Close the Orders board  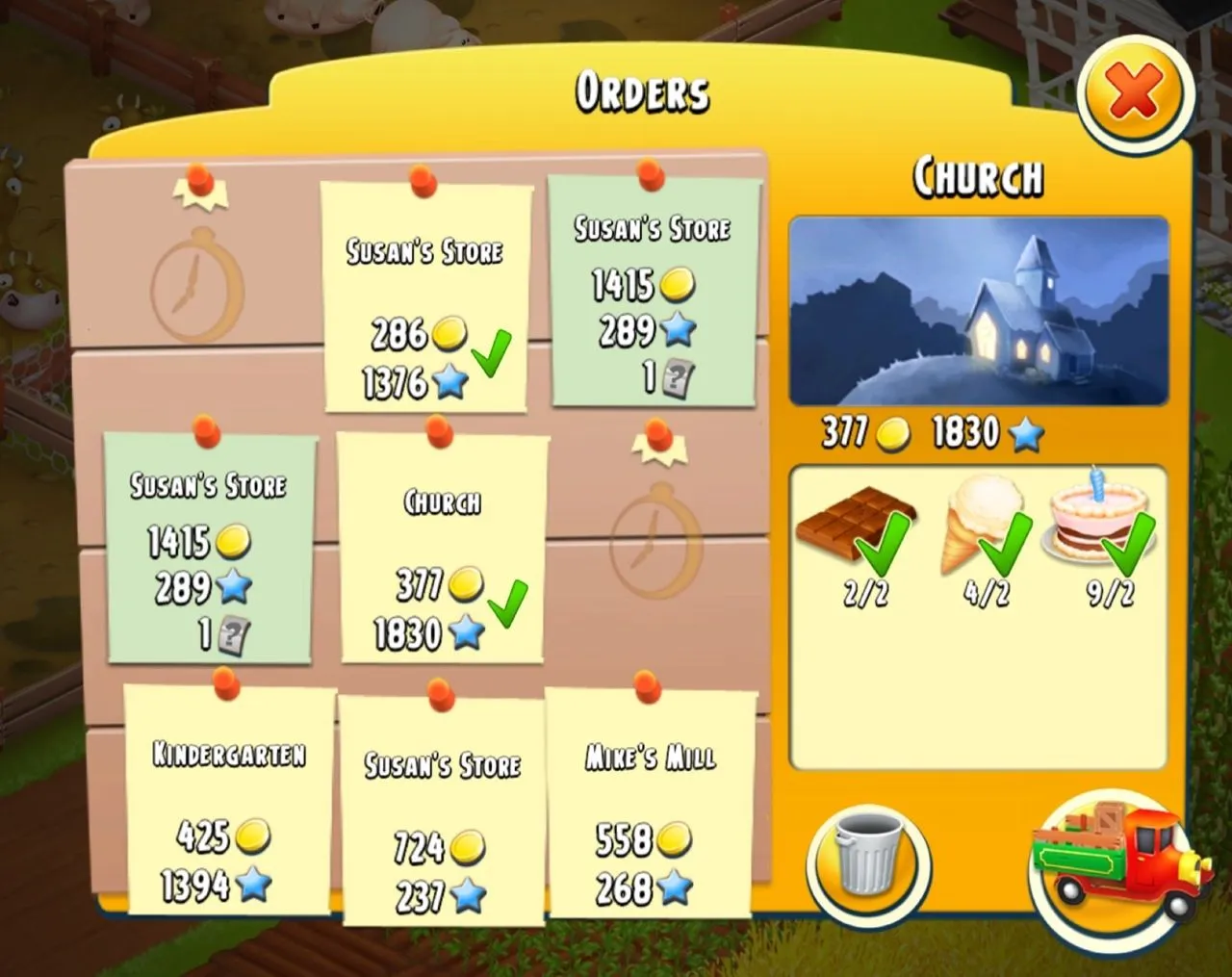(x=1135, y=93)
